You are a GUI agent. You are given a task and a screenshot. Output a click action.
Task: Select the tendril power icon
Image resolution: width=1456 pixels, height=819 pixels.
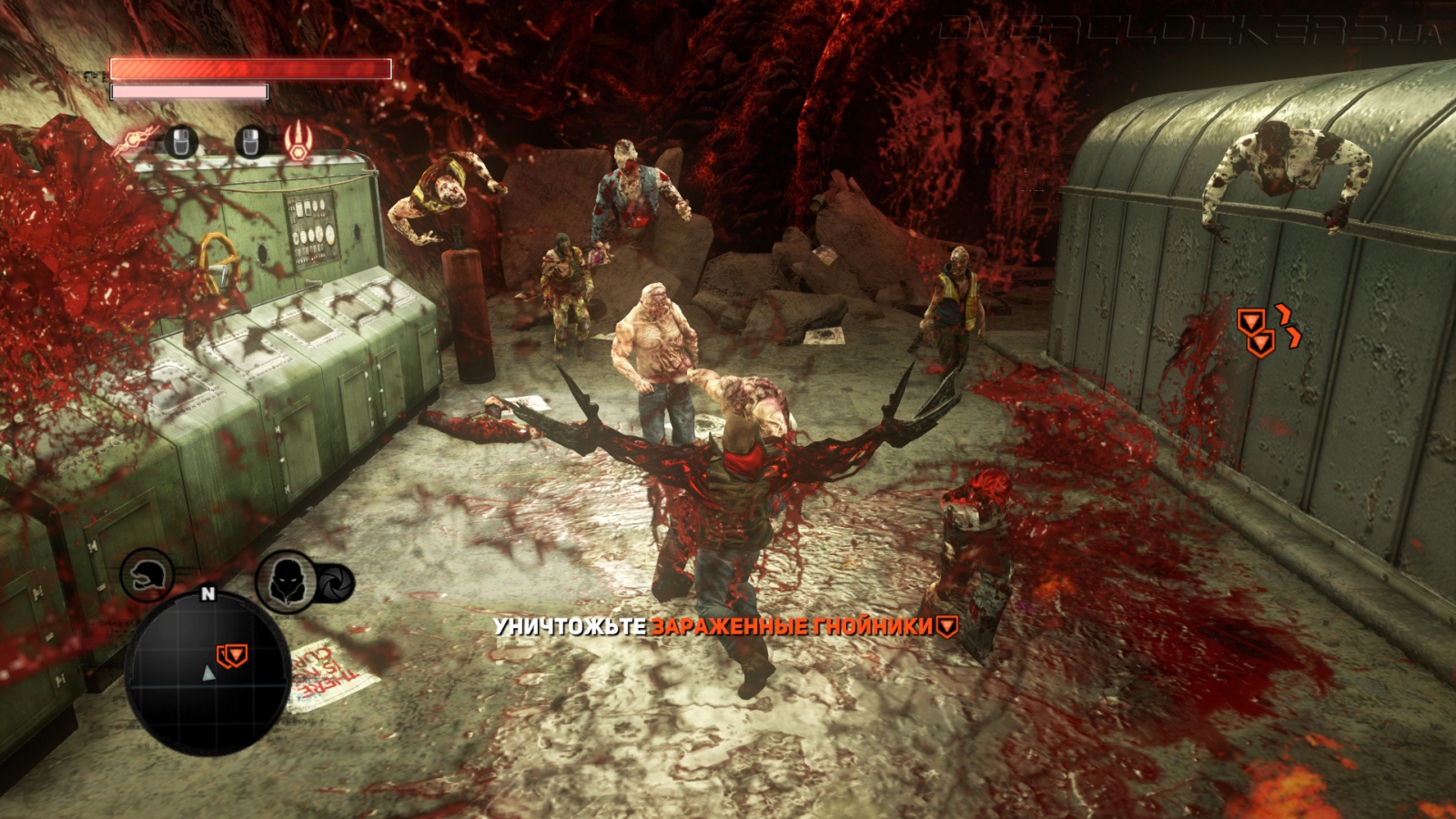[x=135, y=143]
